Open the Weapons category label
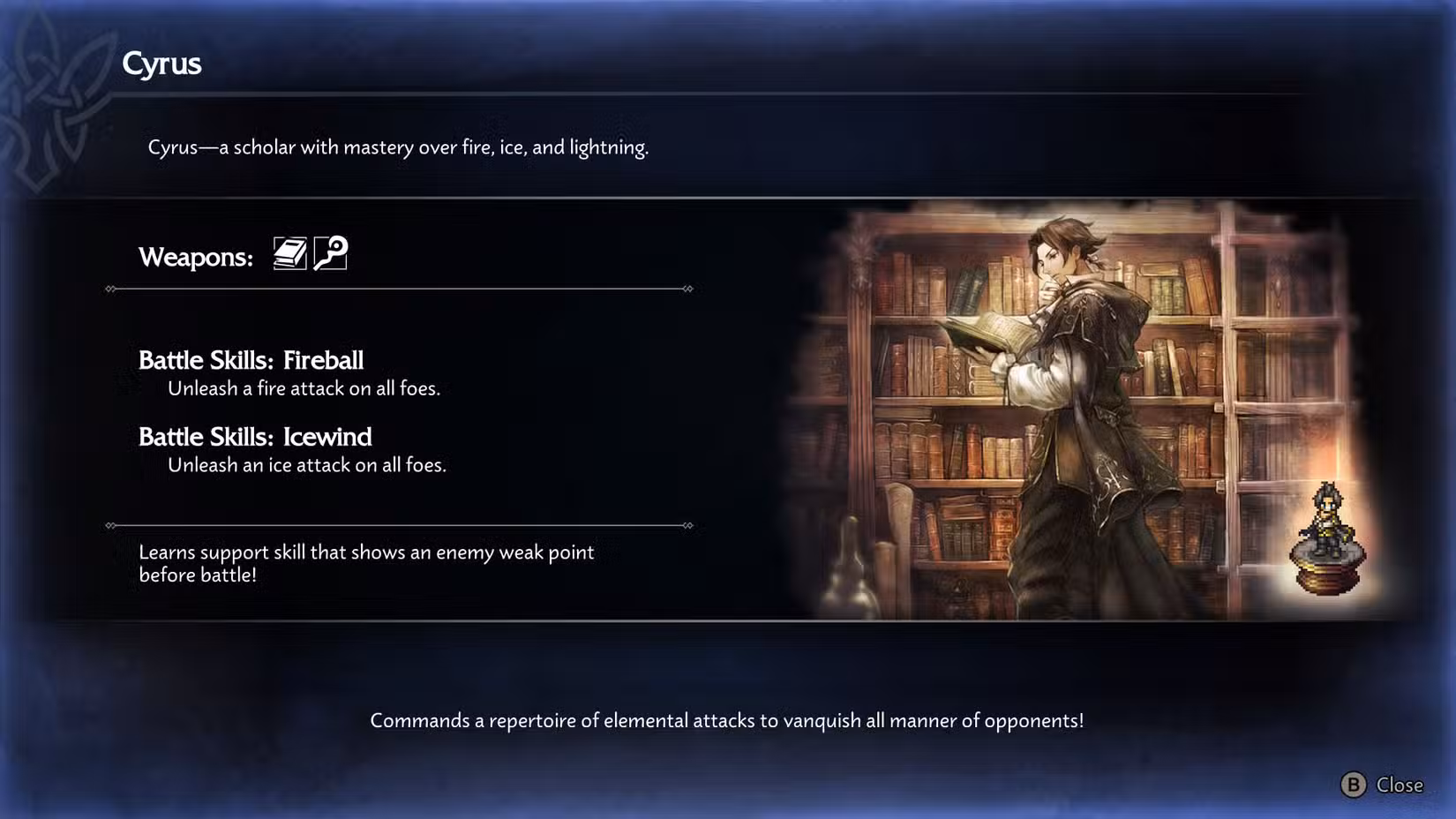 tap(194, 257)
